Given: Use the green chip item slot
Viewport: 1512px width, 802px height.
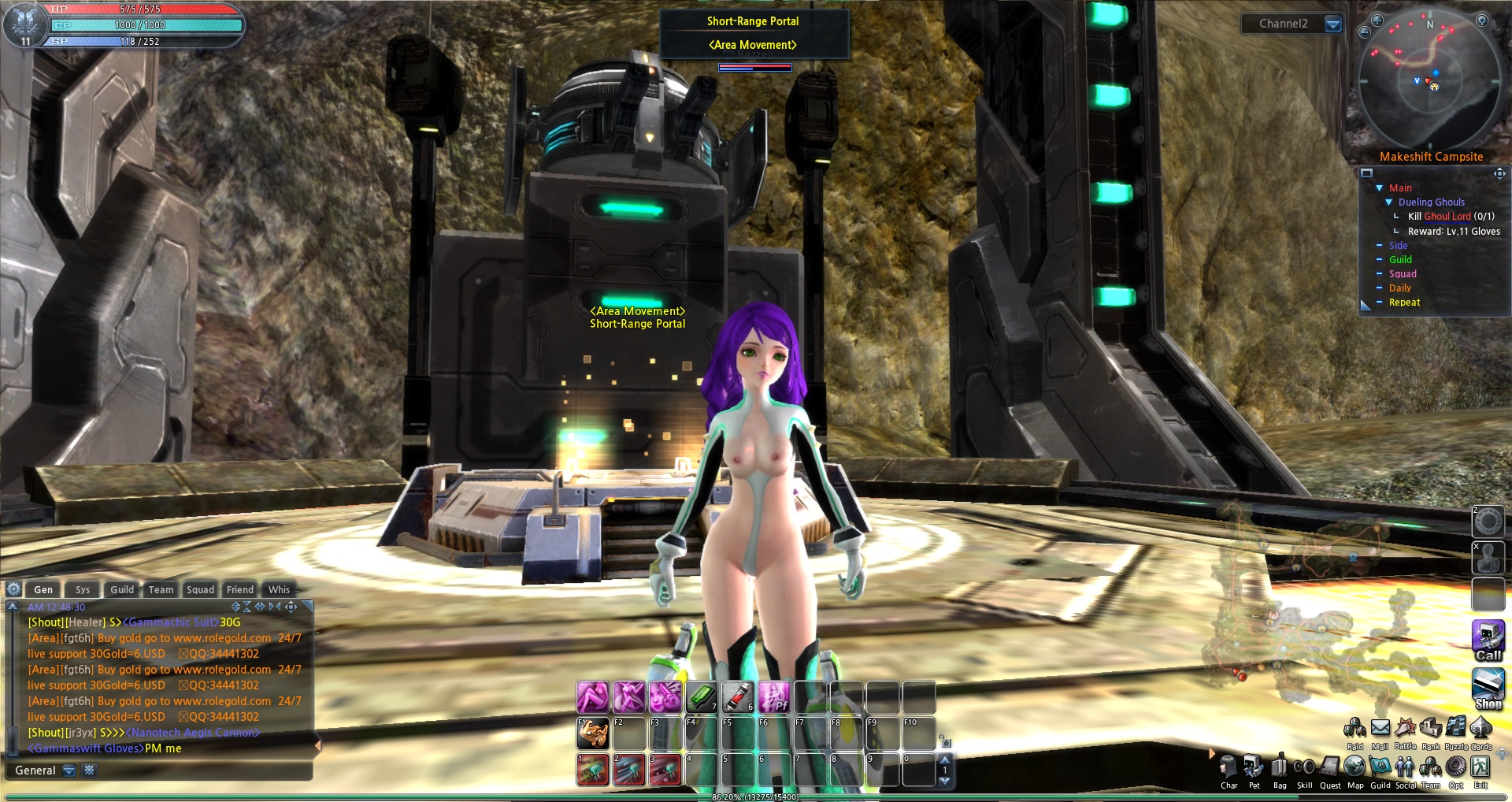Looking at the screenshot, I should tap(700, 697).
